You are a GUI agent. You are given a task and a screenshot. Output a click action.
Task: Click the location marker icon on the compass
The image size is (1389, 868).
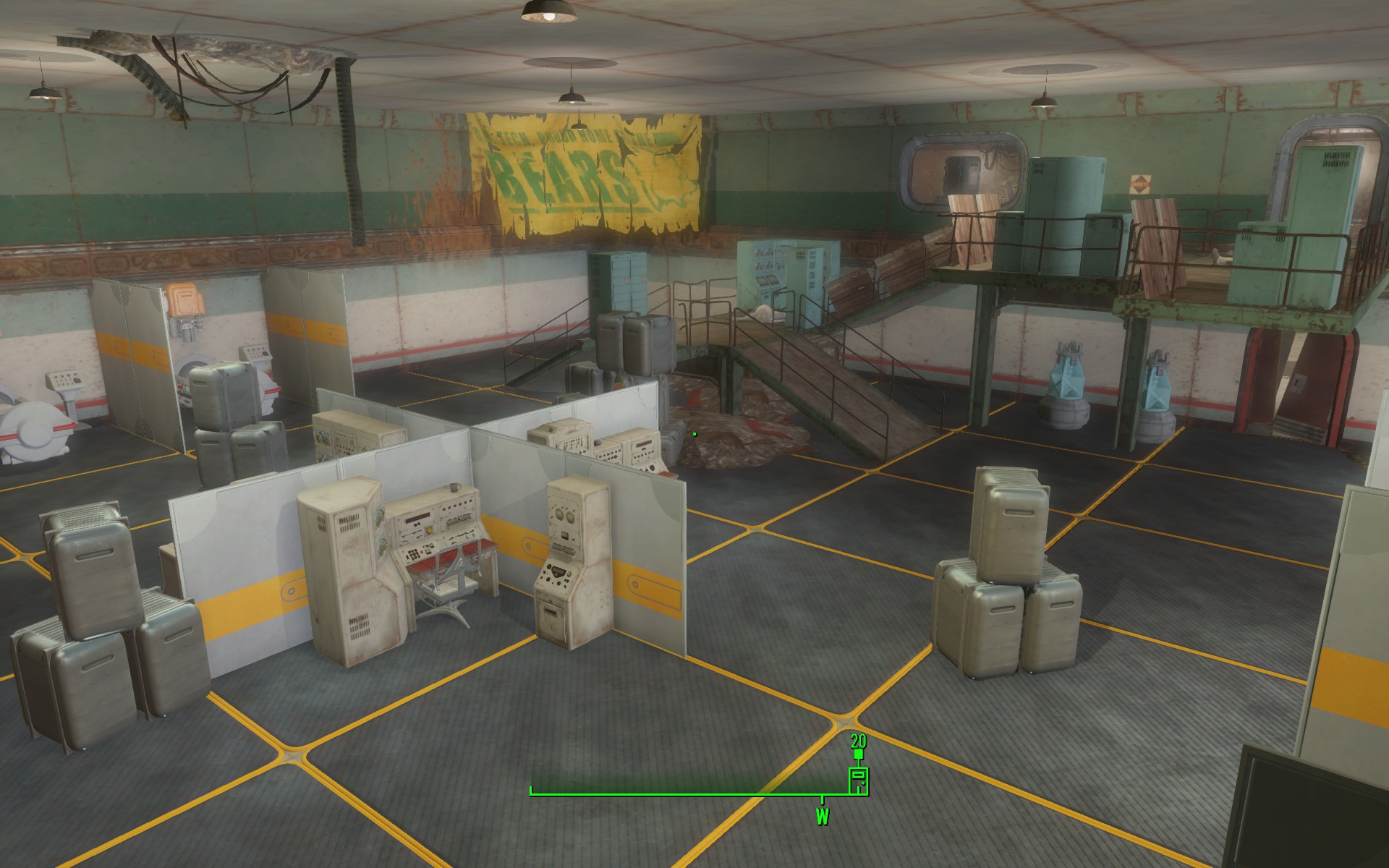(858, 780)
